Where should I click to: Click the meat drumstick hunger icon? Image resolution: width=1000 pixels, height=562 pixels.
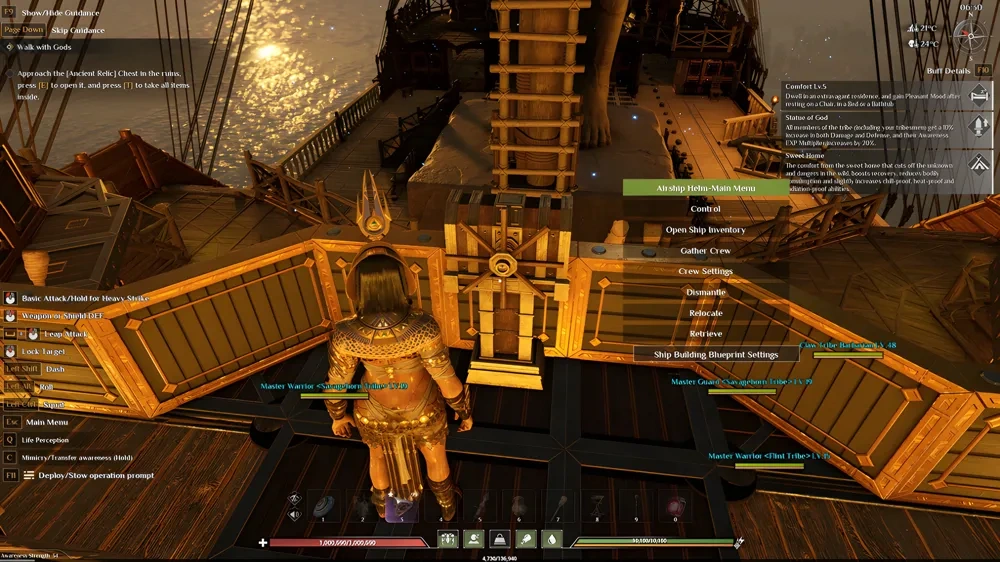(x=524, y=539)
